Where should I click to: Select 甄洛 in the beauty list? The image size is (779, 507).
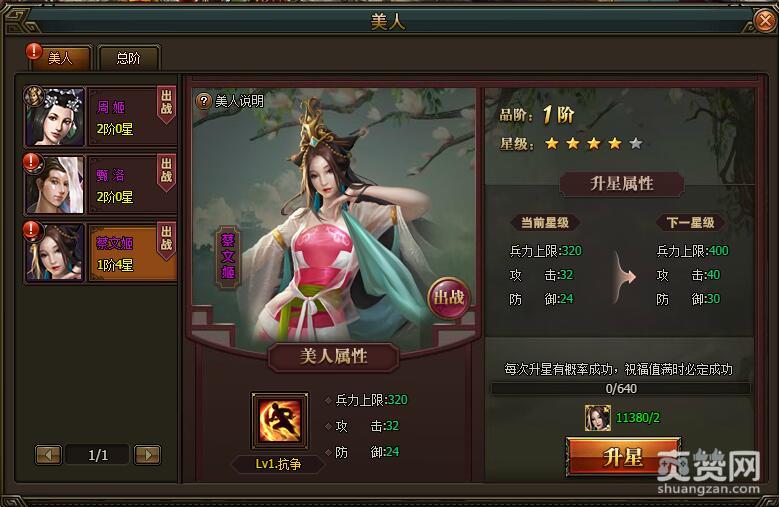click(100, 183)
